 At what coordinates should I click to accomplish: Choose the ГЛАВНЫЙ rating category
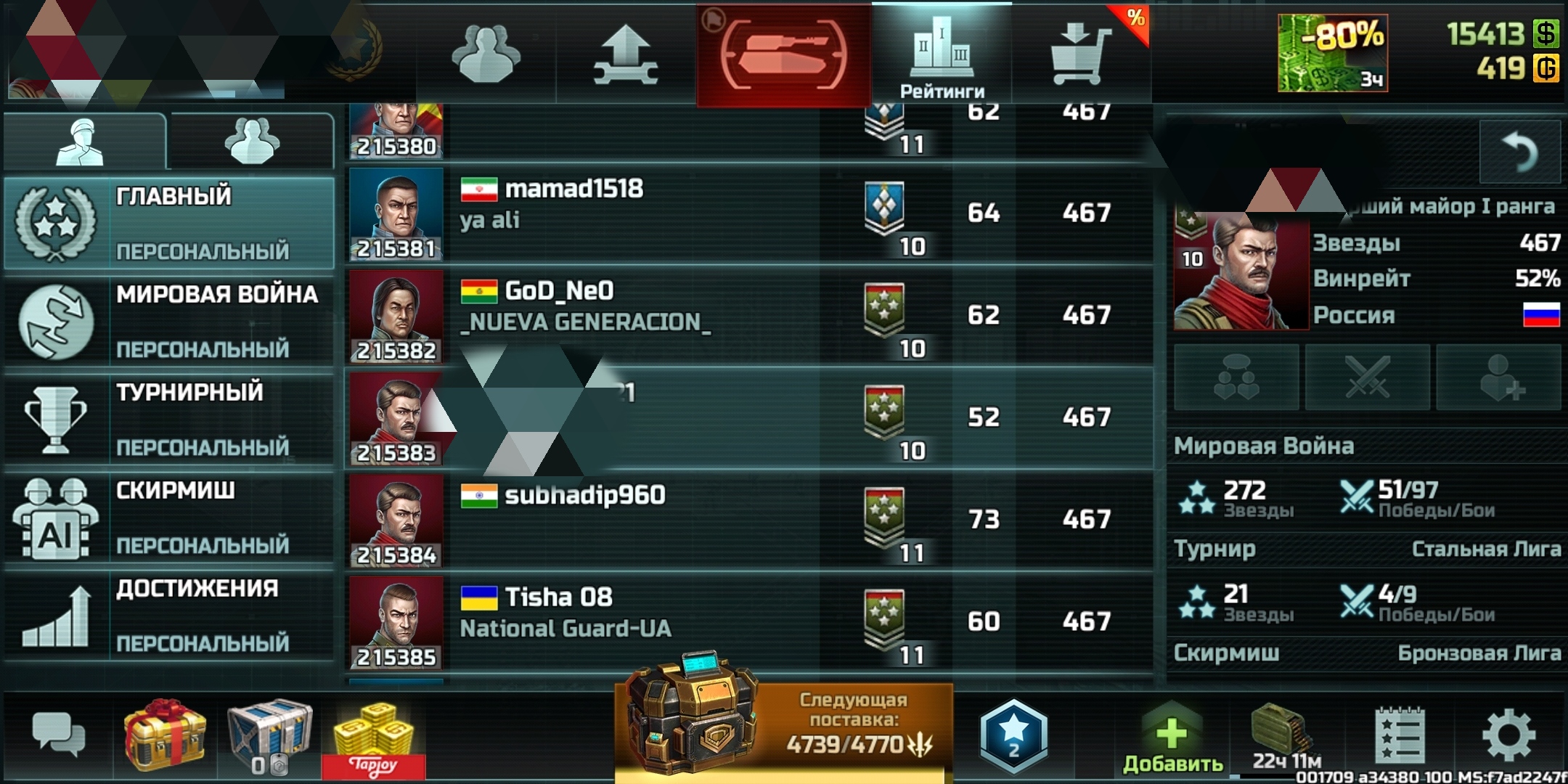(170, 222)
